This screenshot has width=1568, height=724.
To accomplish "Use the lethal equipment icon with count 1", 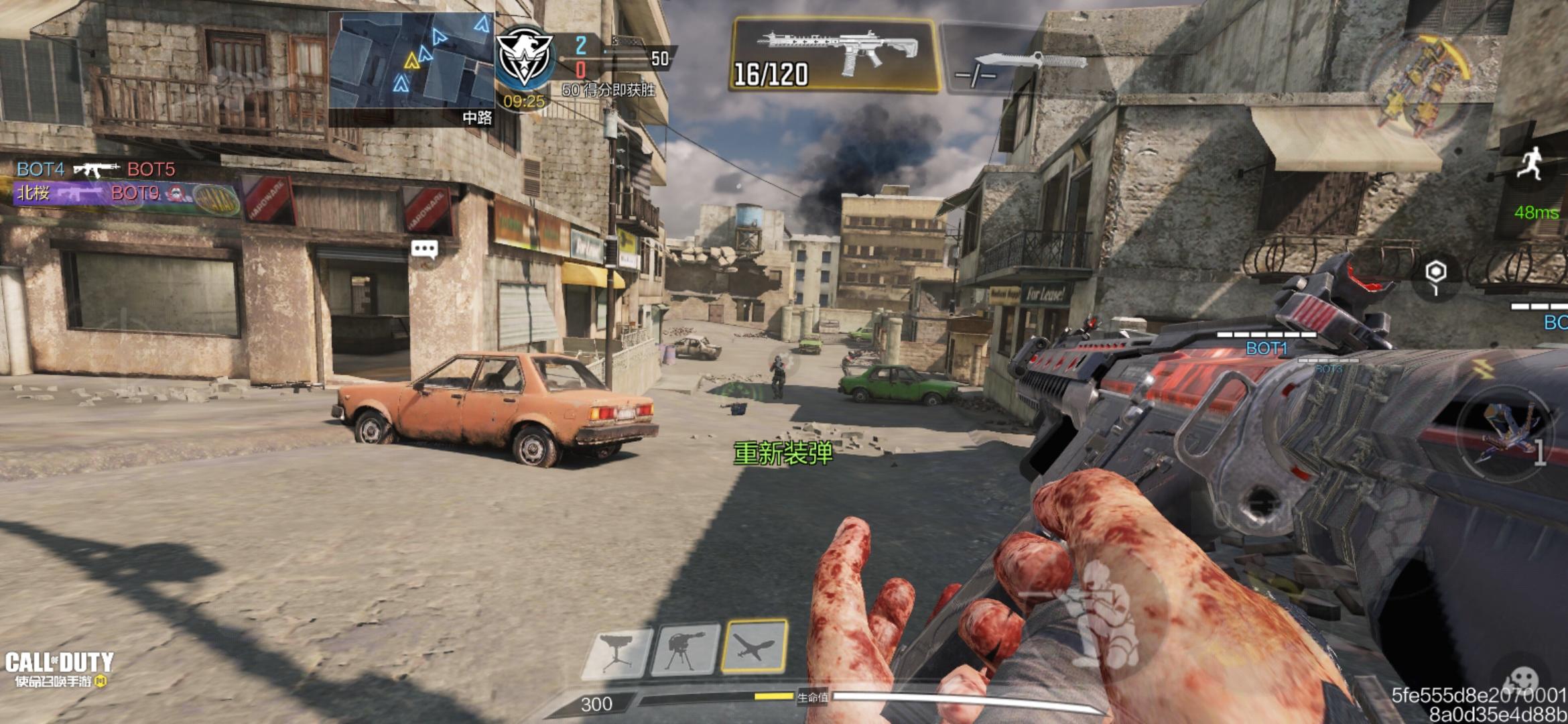I will (1505, 435).
